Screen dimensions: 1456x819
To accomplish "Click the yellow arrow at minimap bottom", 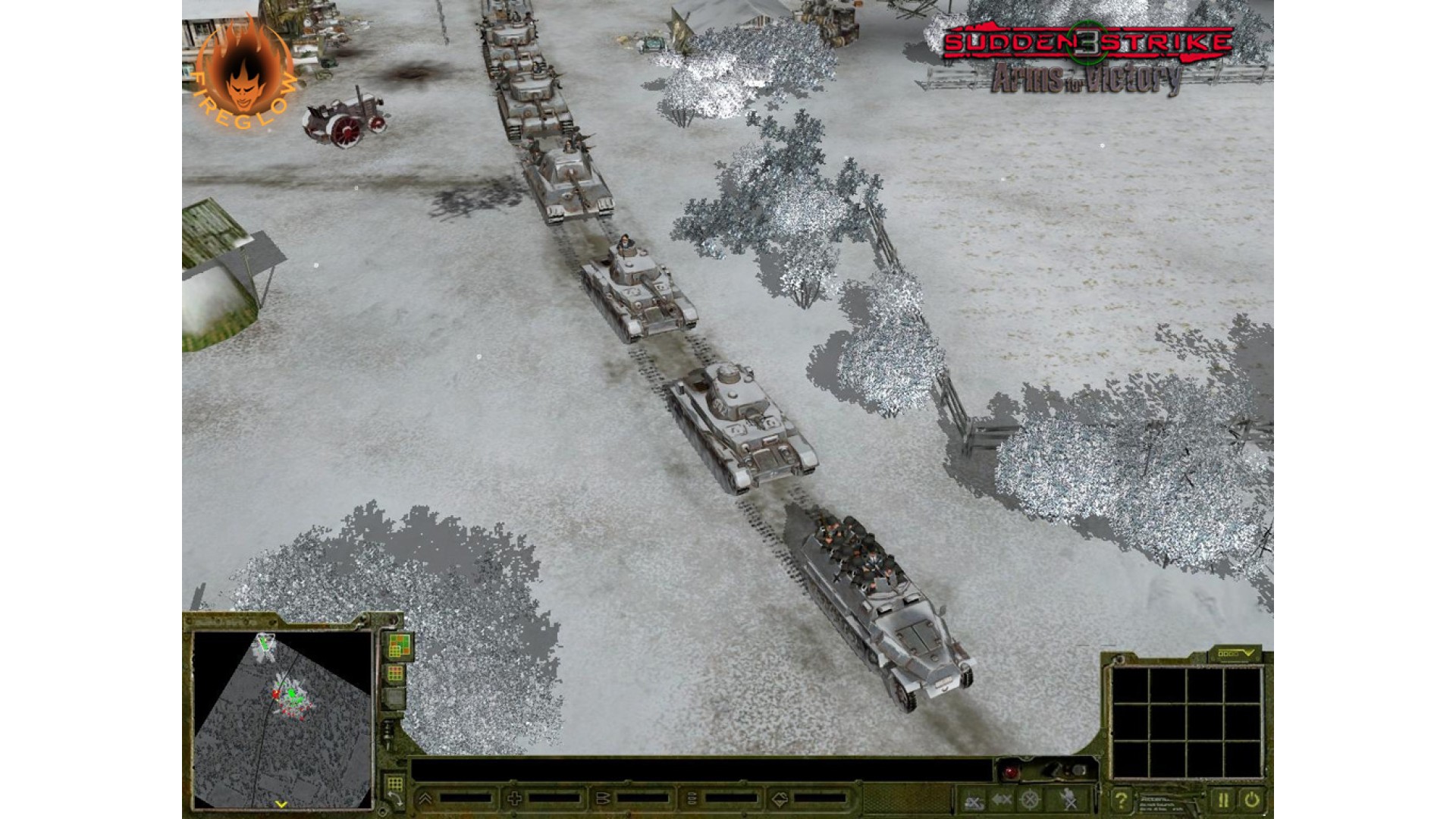I will (x=281, y=805).
